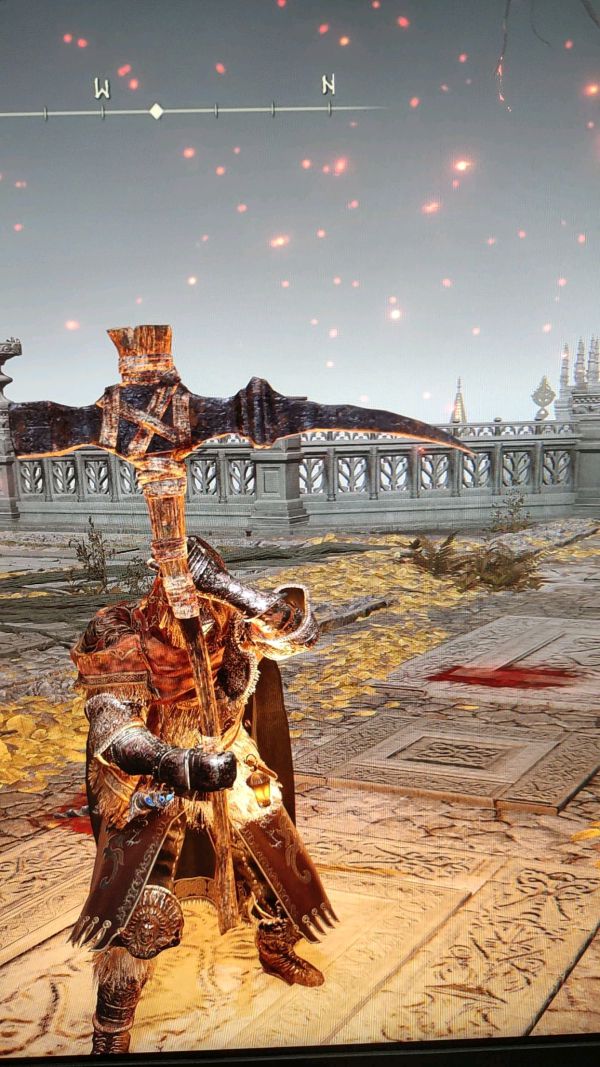Select the W heading on the compass
The height and width of the screenshot is (1067, 600).
point(102,89)
